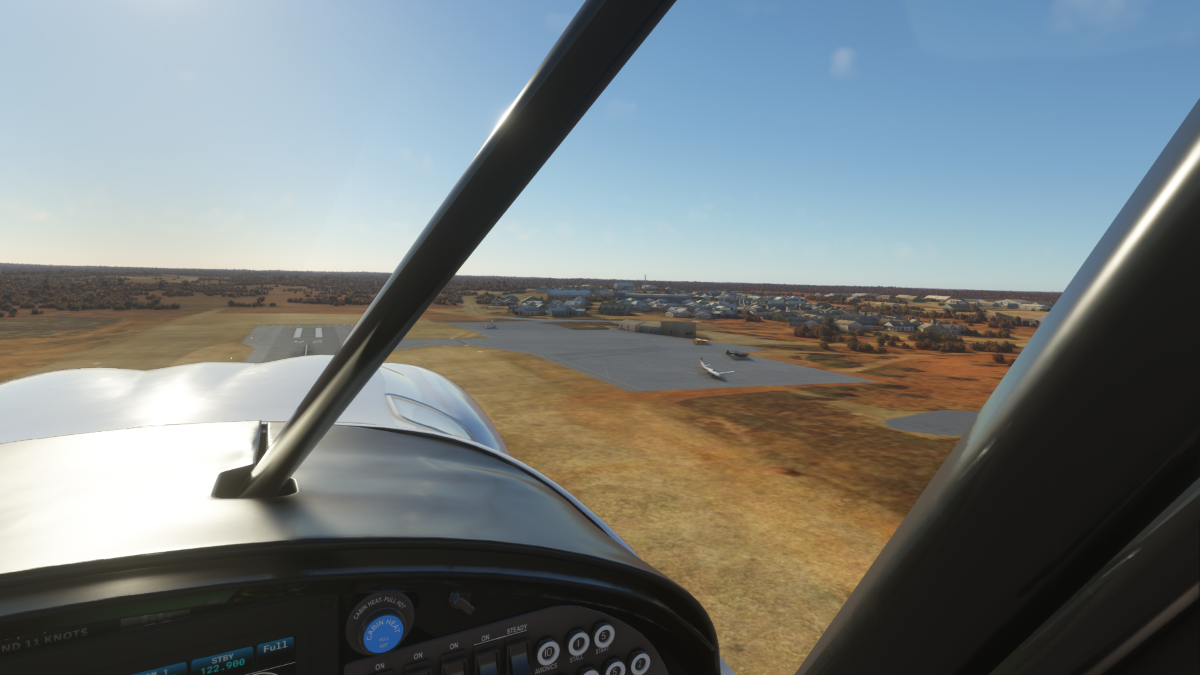Flip the small toggle switch beside Cabin Heat
Viewport: 1200px width, 675px height.
(460, 602)
